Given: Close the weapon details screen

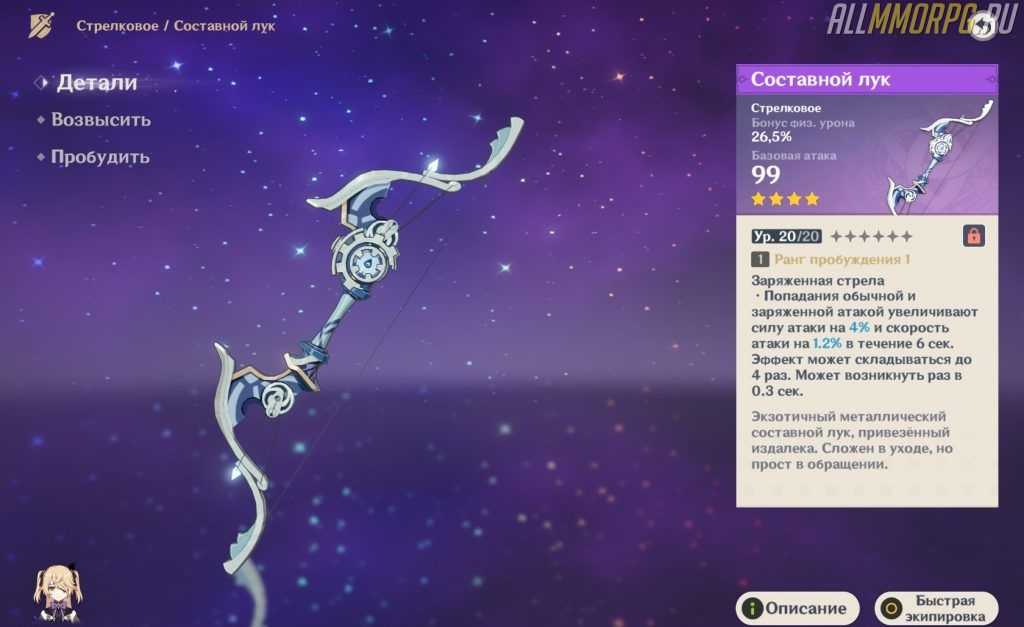Looking at the screenshot, I should pyautogui.click(x=983, y=26).
